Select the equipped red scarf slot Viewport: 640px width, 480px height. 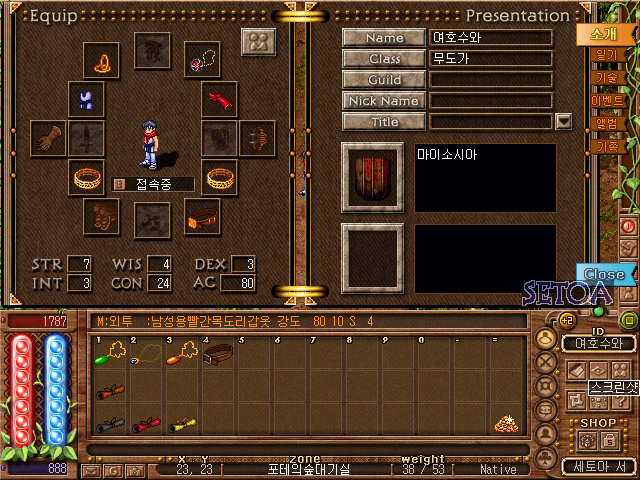(219, 99)
